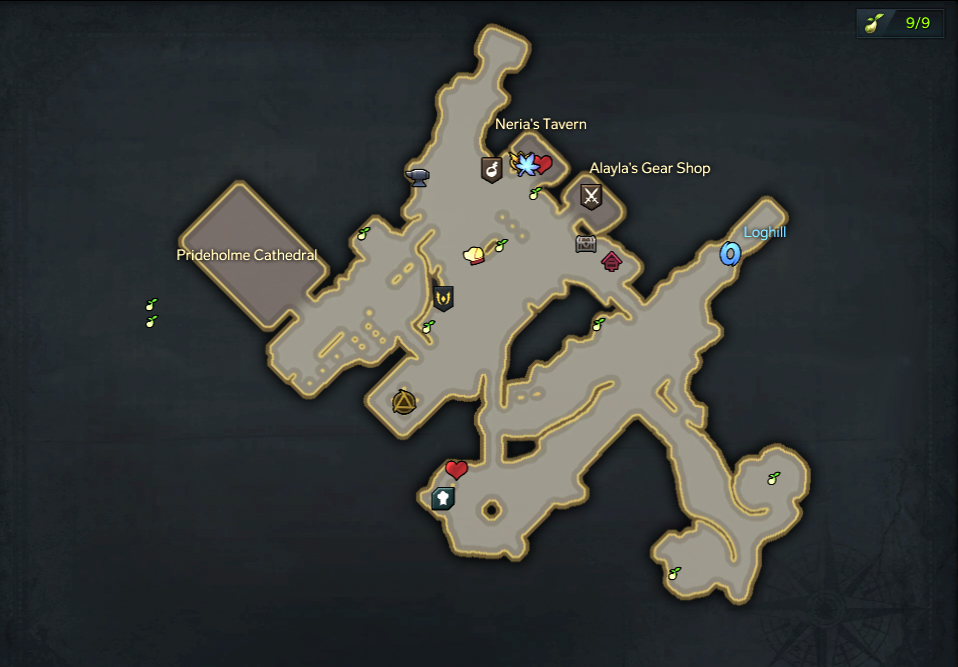Click the yellow bell marker

click(x=474, y=256)
